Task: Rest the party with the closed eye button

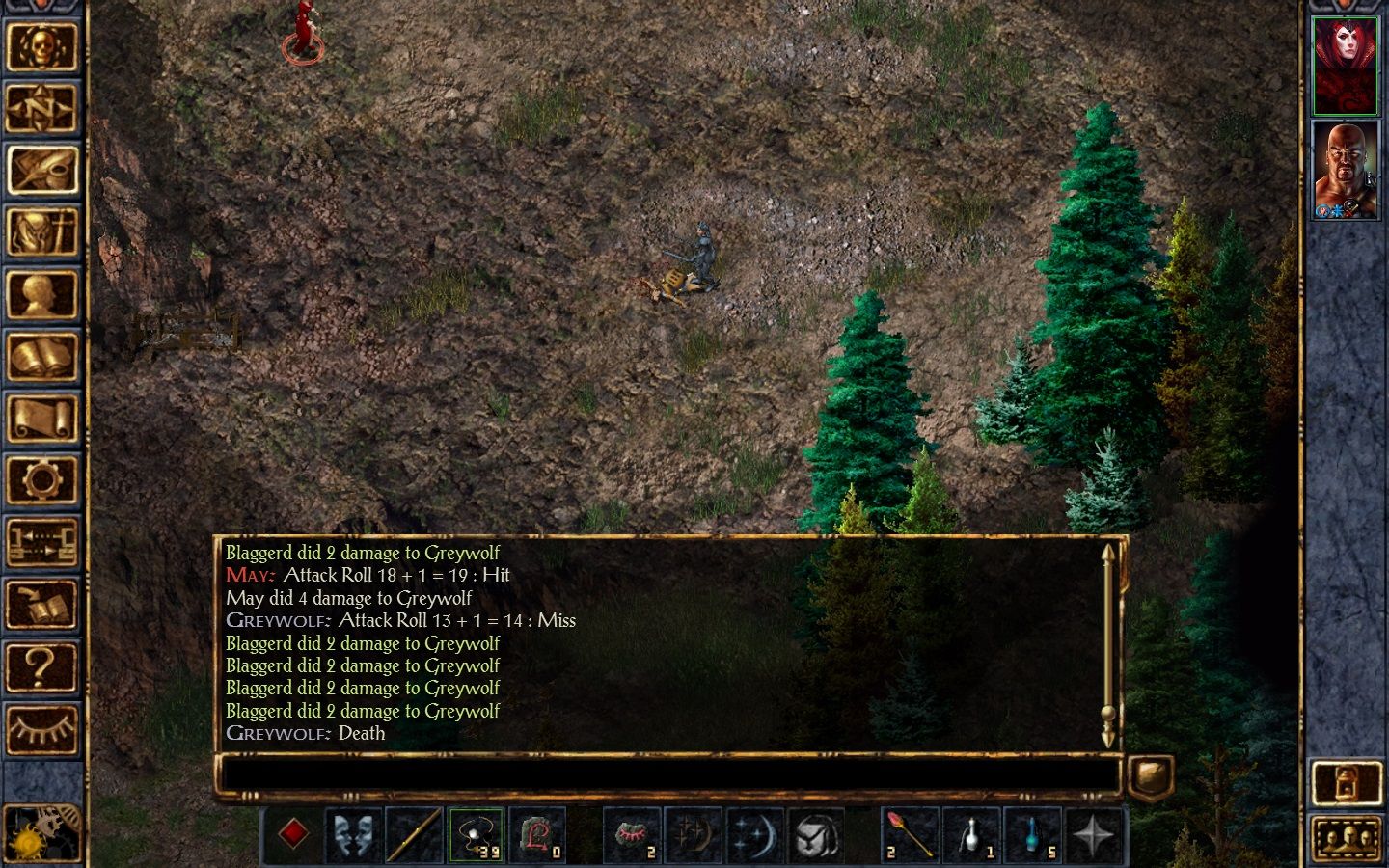Action: (x=41, y=728)
